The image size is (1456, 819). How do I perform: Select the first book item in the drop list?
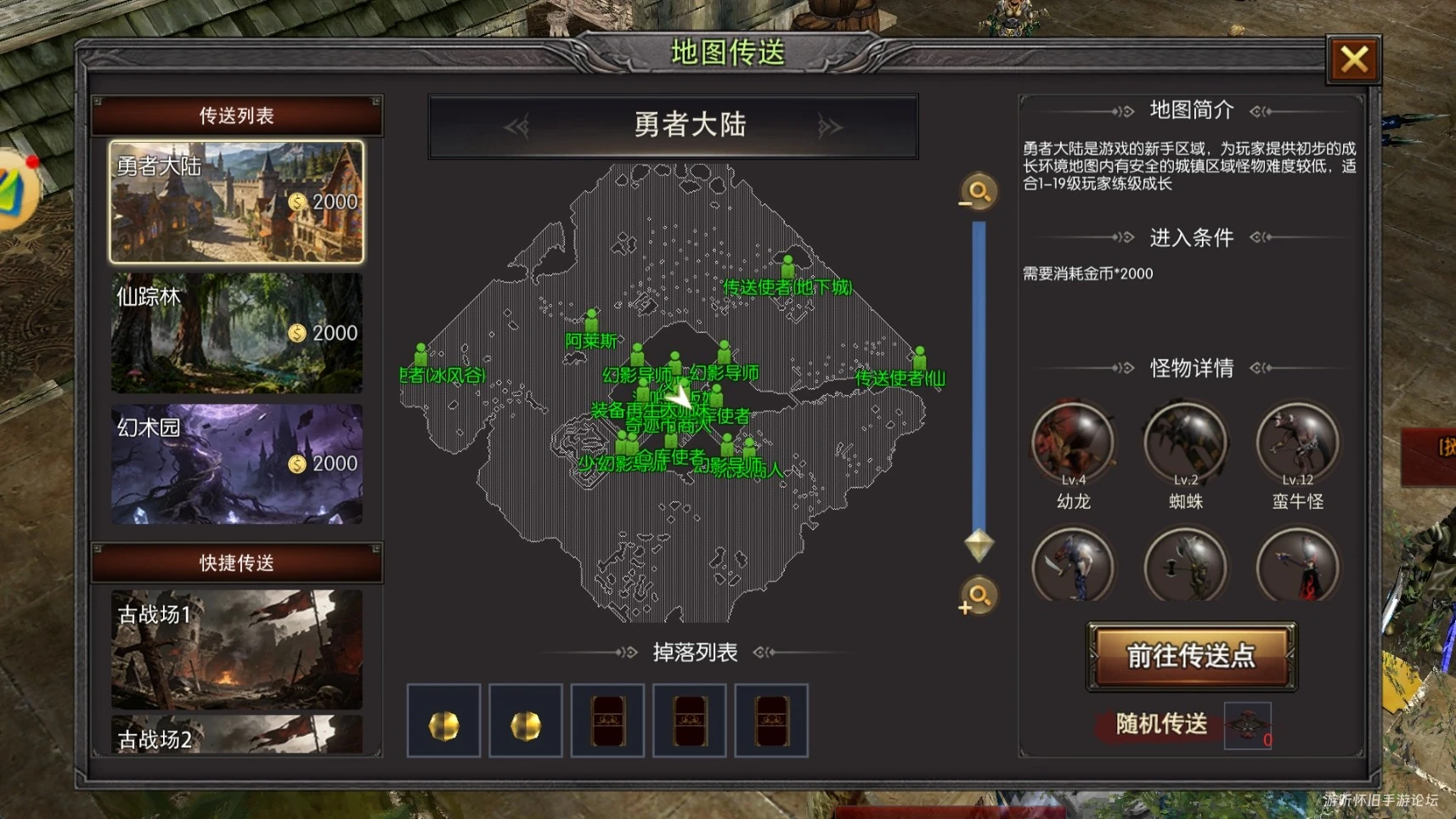pyautogui.click(x=608, y=721)
